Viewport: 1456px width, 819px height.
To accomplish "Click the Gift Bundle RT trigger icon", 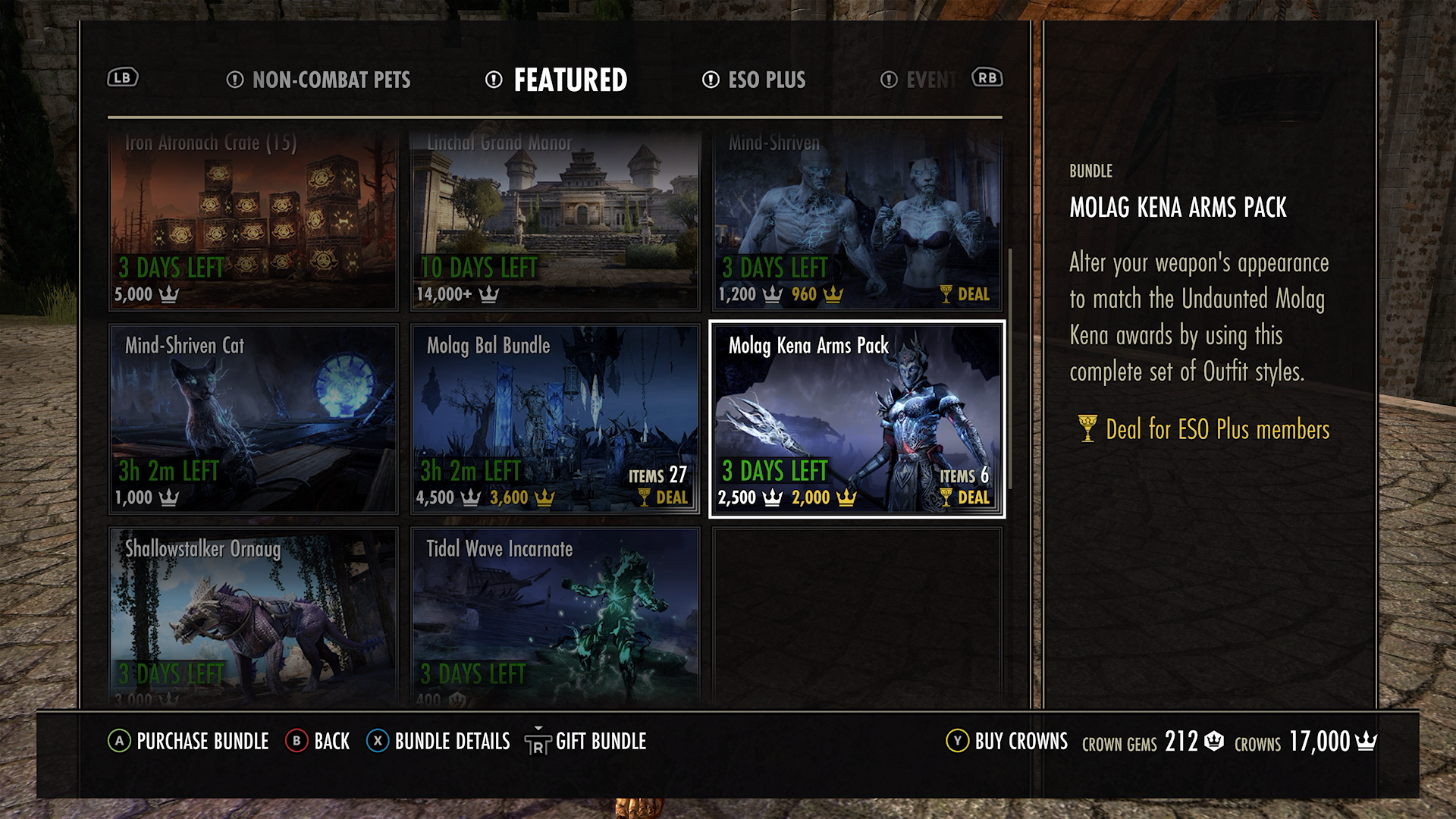I will 538,742.
